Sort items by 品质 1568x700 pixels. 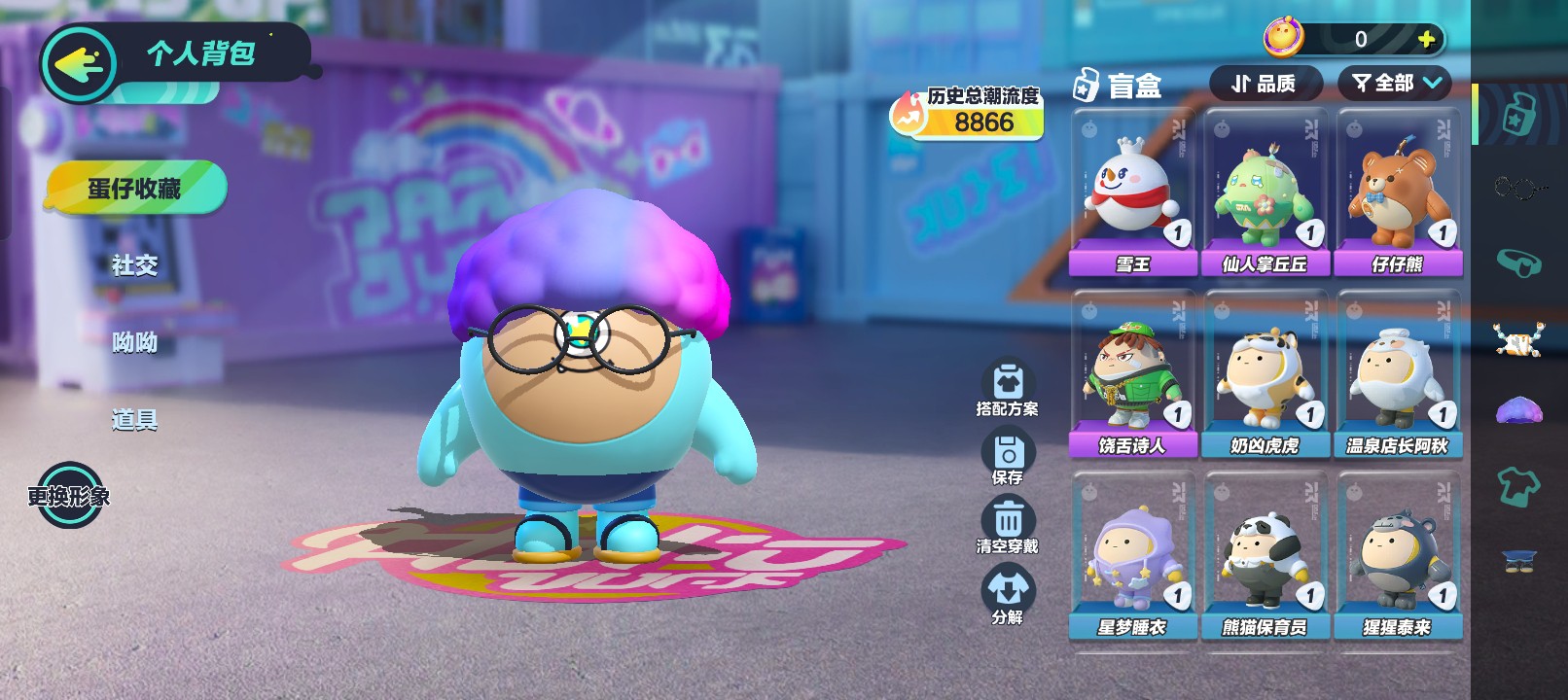point(1265,84)
